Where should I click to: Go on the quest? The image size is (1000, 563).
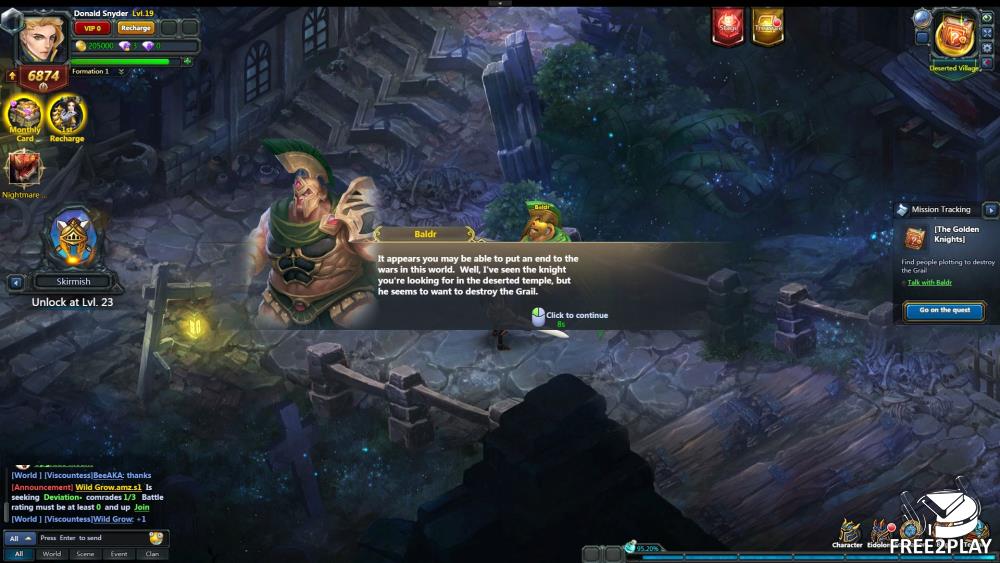pos(944,310)
